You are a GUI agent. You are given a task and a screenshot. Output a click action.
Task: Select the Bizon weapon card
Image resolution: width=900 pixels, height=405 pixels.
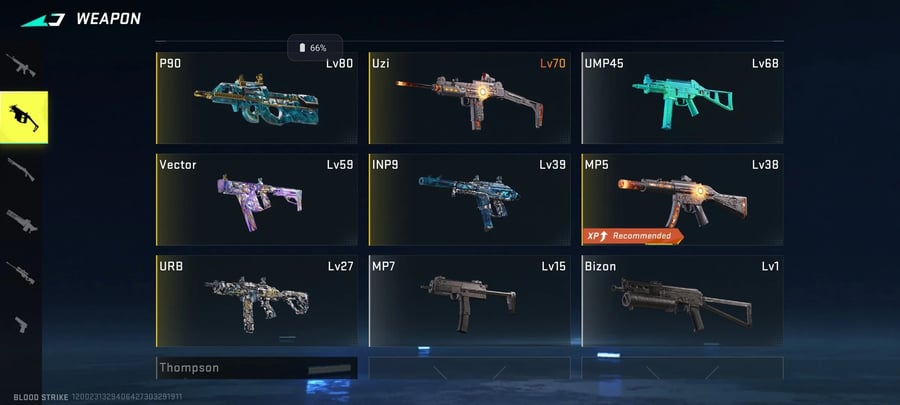pyautogui.click(x=682, y=299)
